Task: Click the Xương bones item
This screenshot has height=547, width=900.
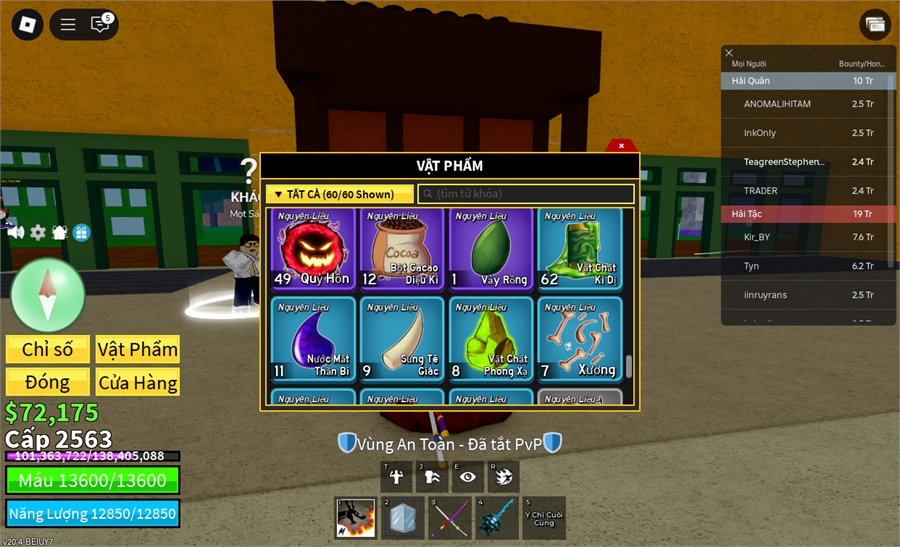Action: tap(580, 339)
